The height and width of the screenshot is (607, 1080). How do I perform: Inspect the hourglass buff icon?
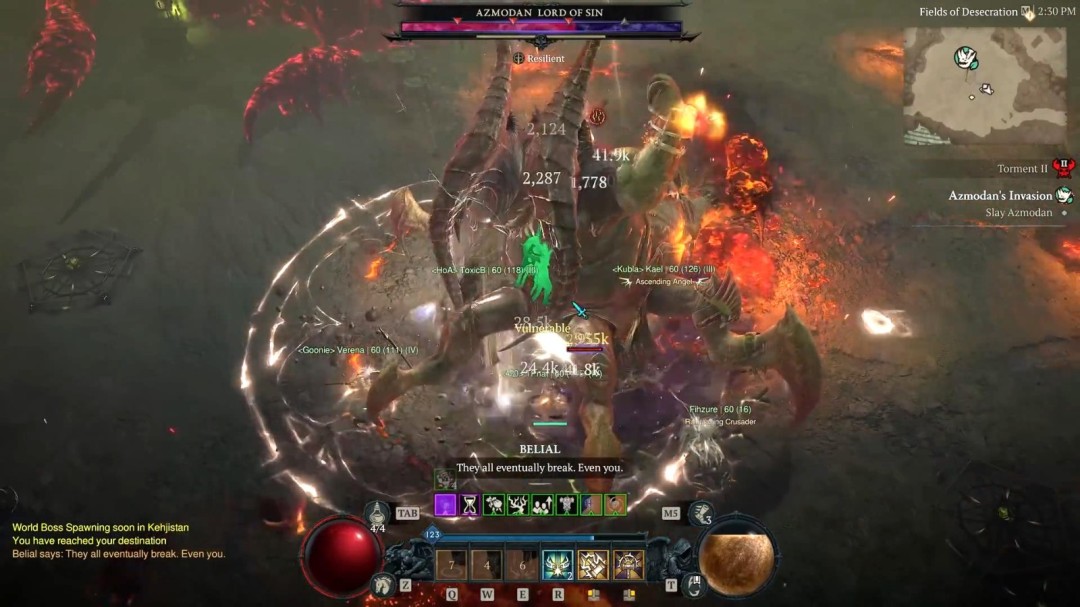pyautogui.click(x=470, y=505)
